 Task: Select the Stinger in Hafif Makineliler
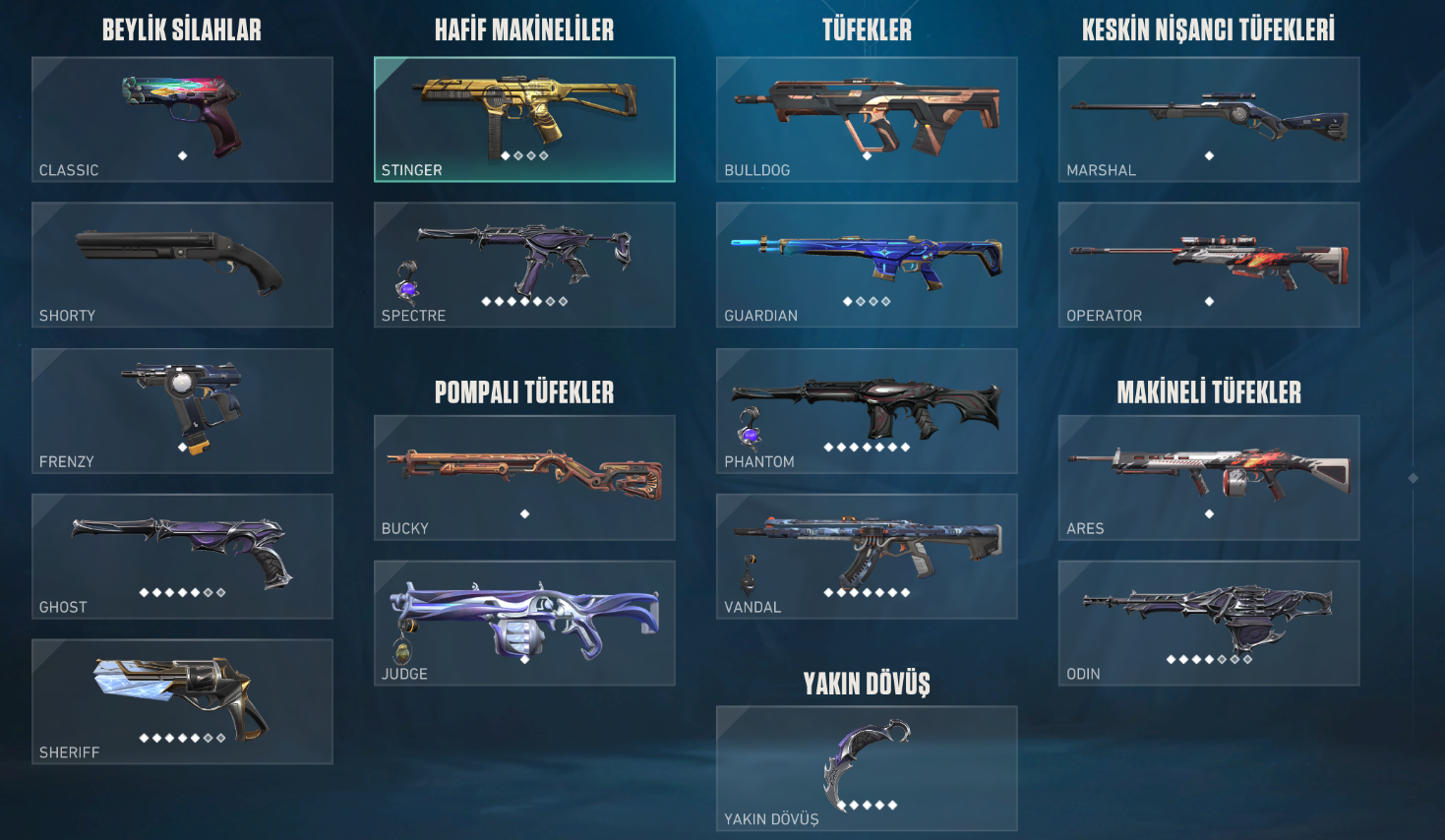(523, 118)
